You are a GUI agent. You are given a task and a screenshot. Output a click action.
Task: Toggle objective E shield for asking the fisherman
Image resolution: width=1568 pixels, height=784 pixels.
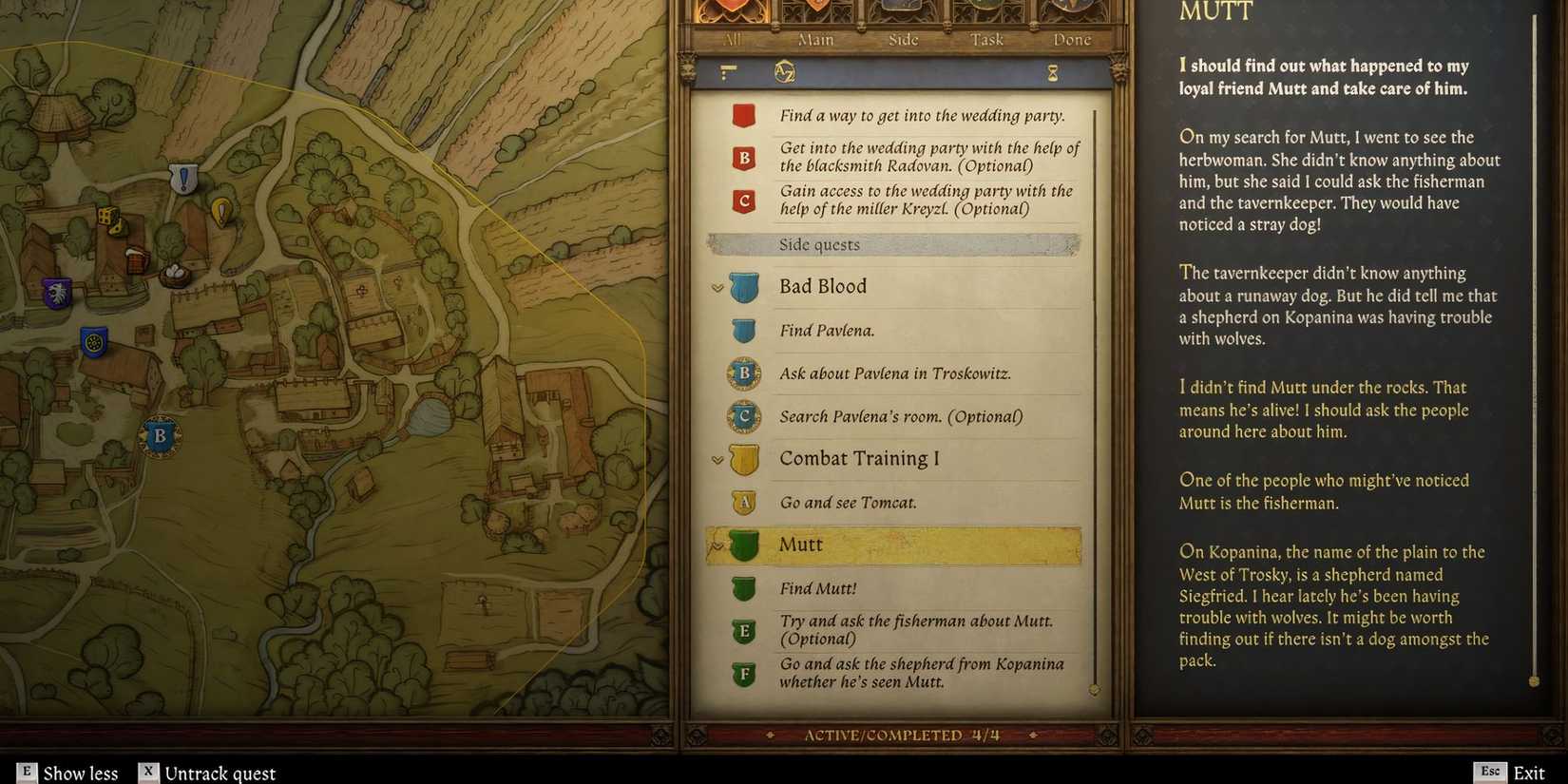(x=743, y=629)
